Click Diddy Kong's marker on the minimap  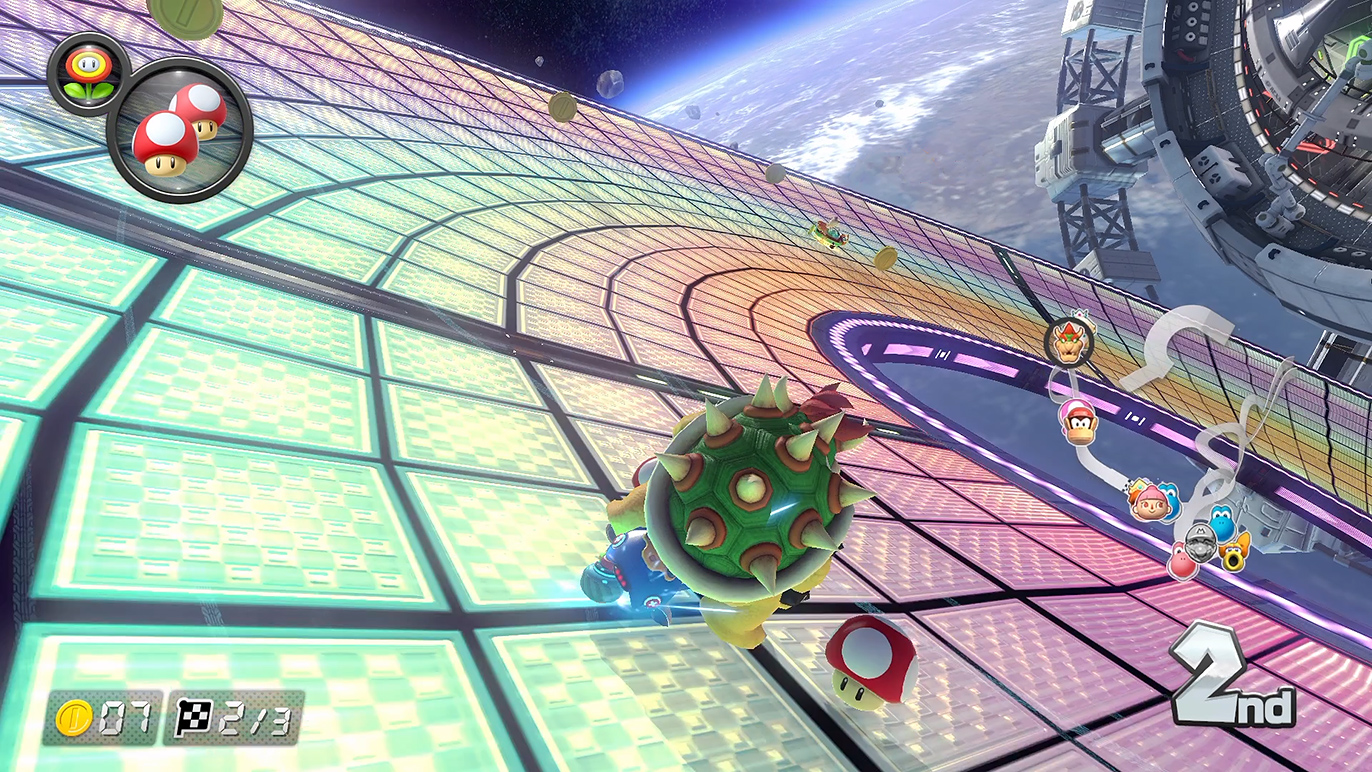(1078, 420)
